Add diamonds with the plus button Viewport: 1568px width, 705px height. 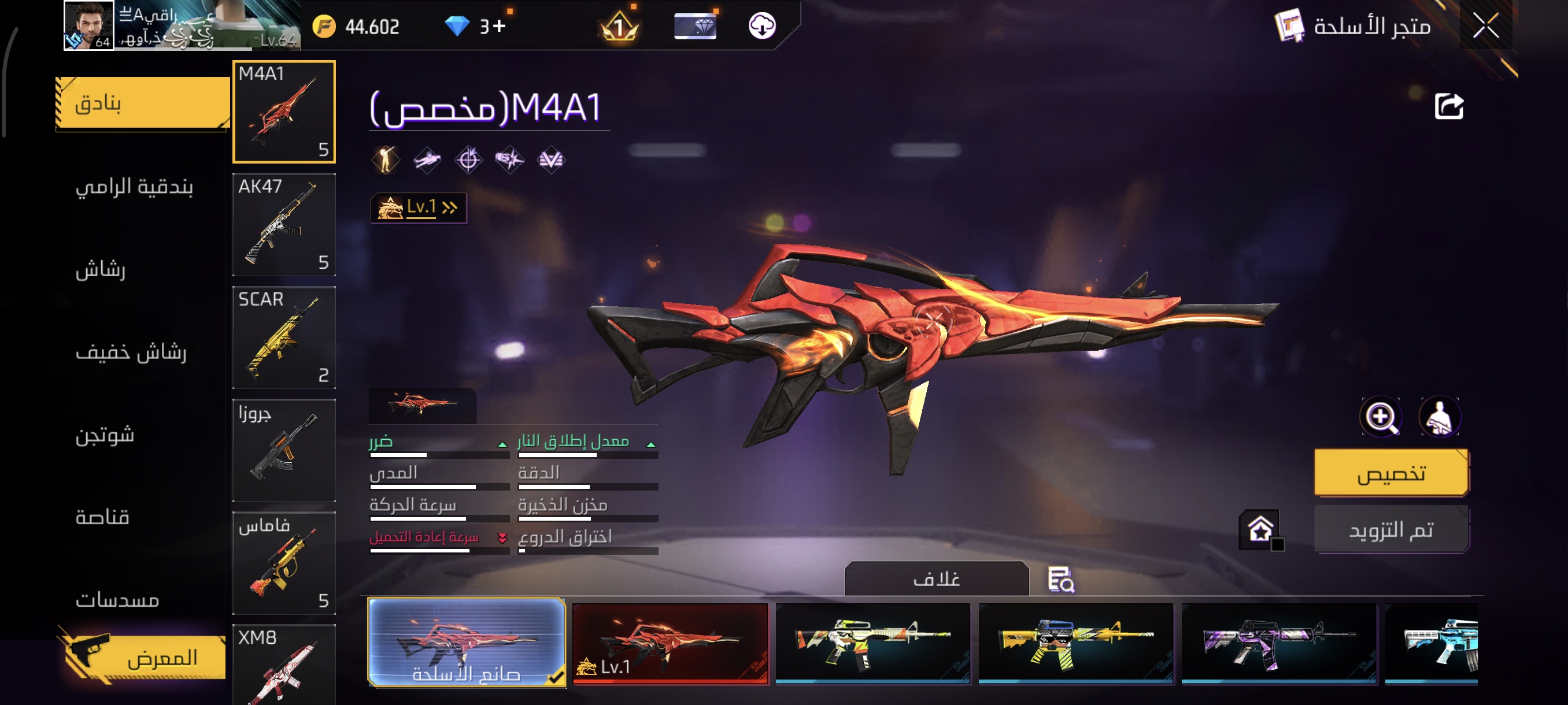coord(499,26)
